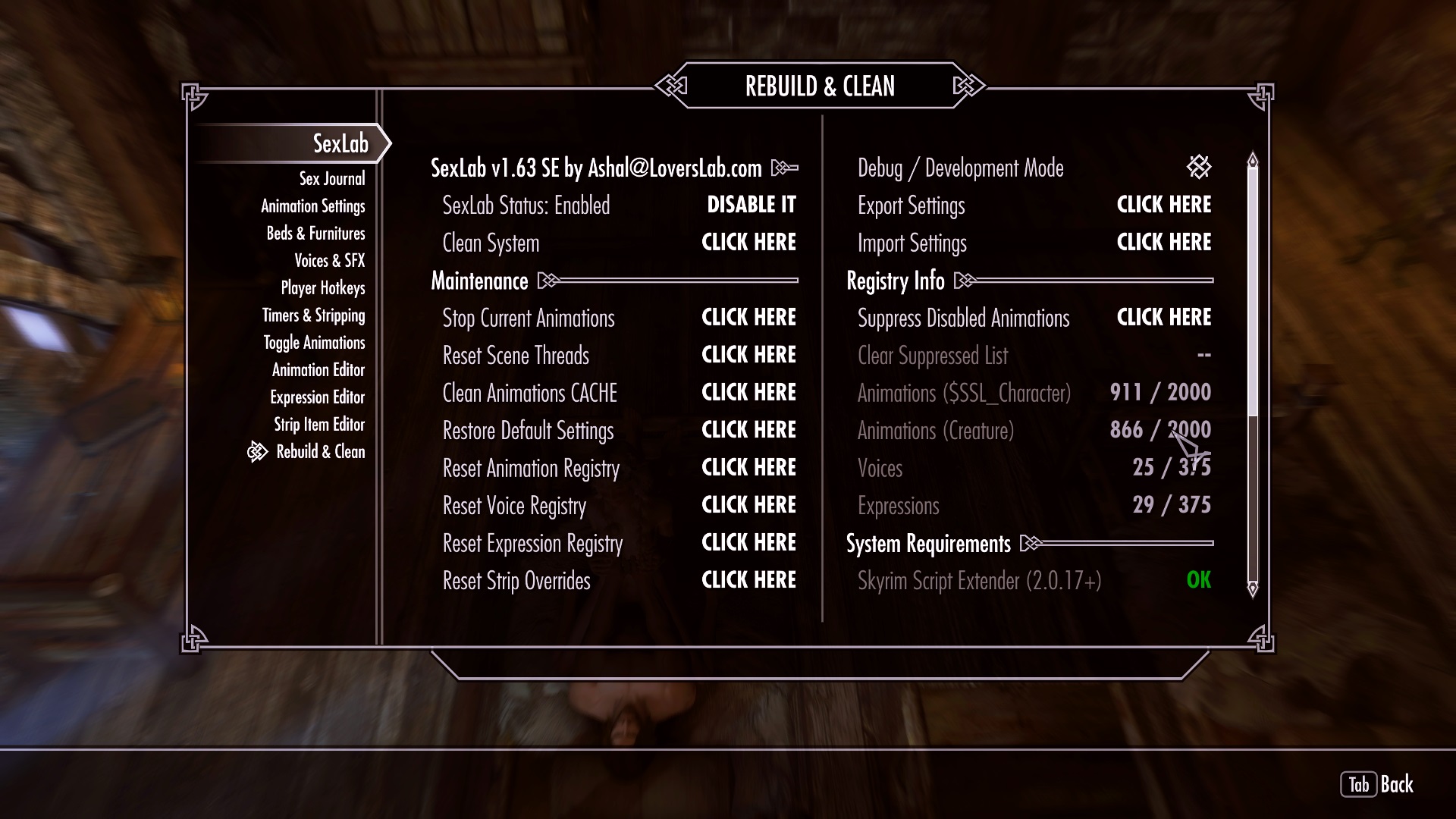This screenshot has width=1456, height=819.
Task: Click CLICK HERE next to Clean System
Action: coord(748,242)
